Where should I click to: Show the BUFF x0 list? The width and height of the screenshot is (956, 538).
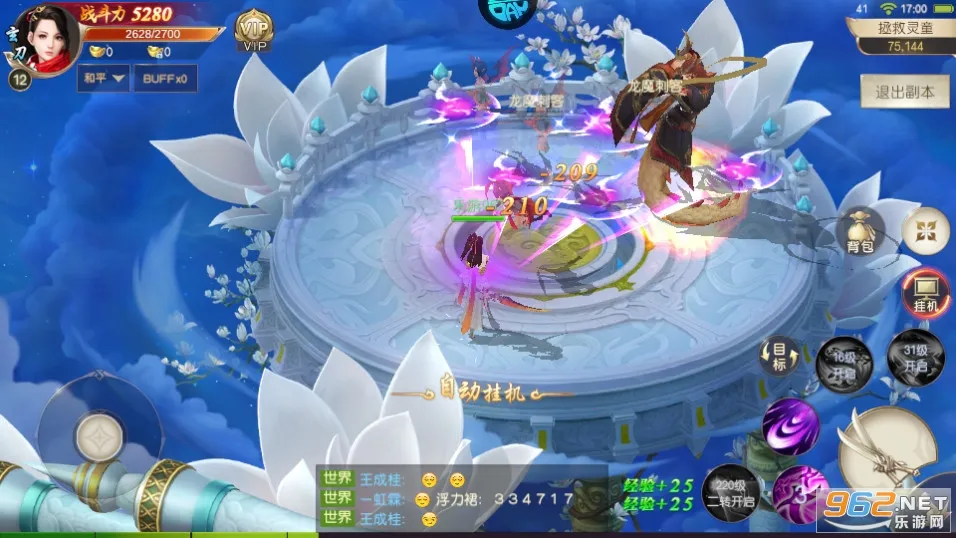click(164, 78)
